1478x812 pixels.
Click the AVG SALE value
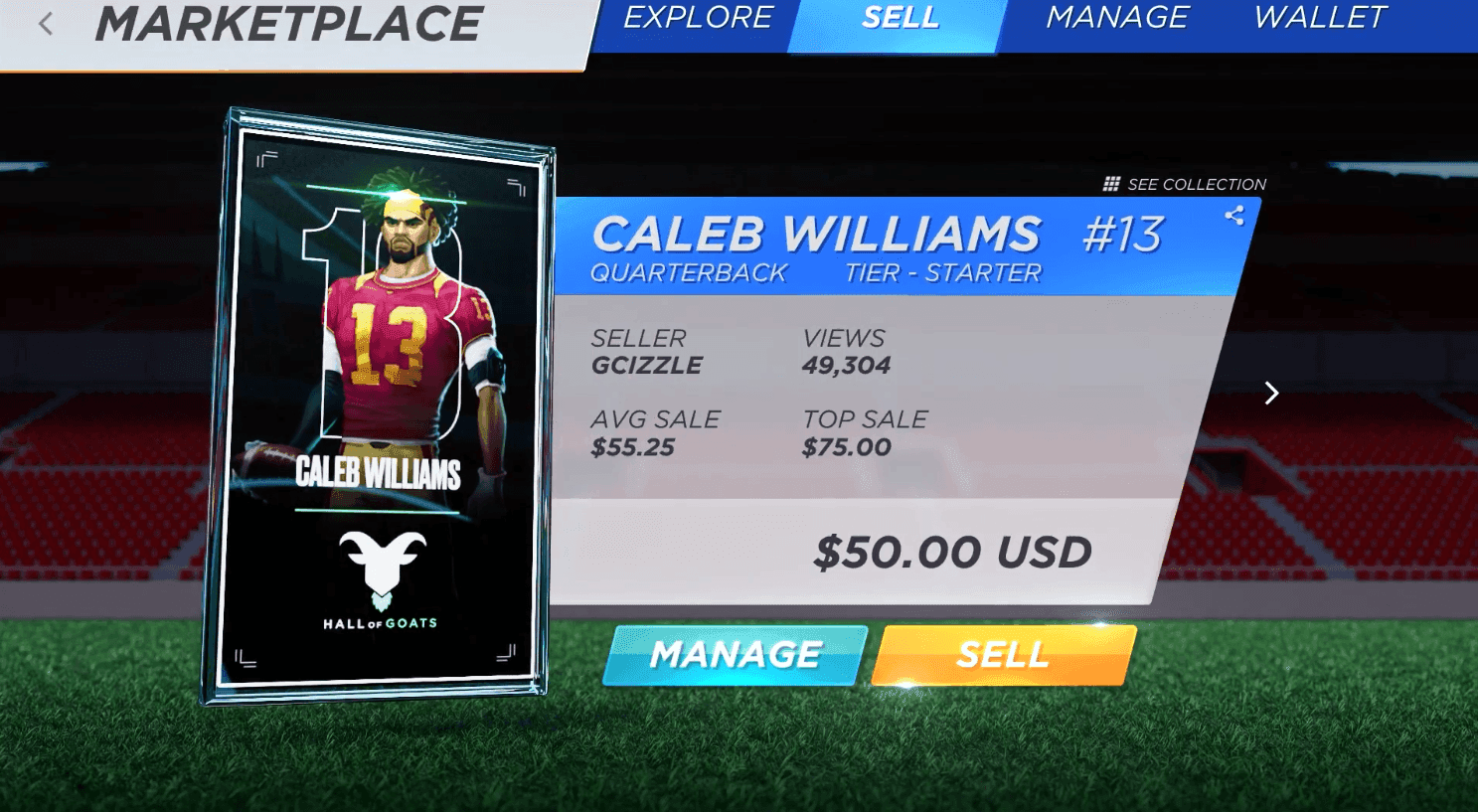tap(634, 447)
